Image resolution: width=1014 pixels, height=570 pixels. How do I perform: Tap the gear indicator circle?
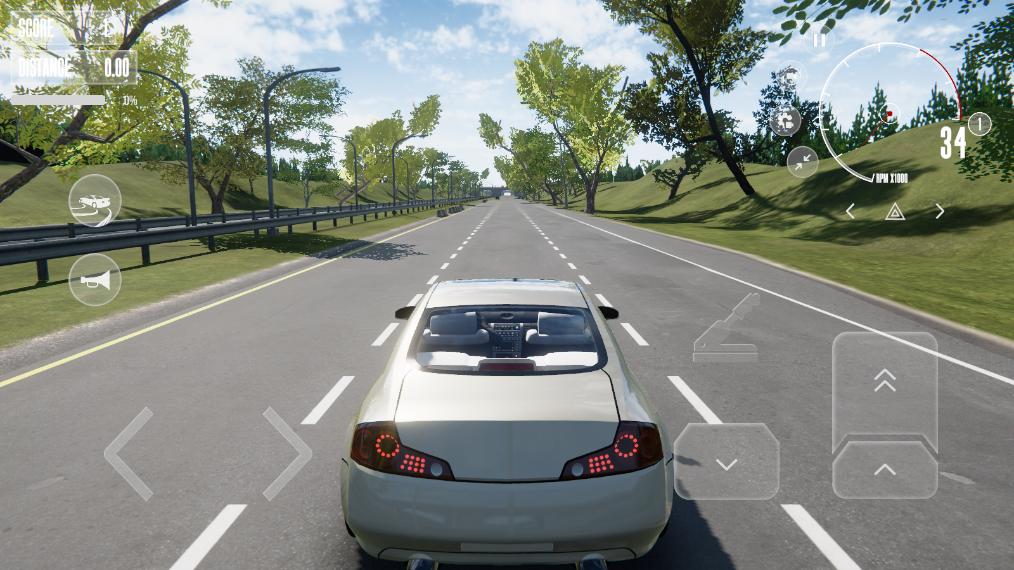click(x=979, y=124)
